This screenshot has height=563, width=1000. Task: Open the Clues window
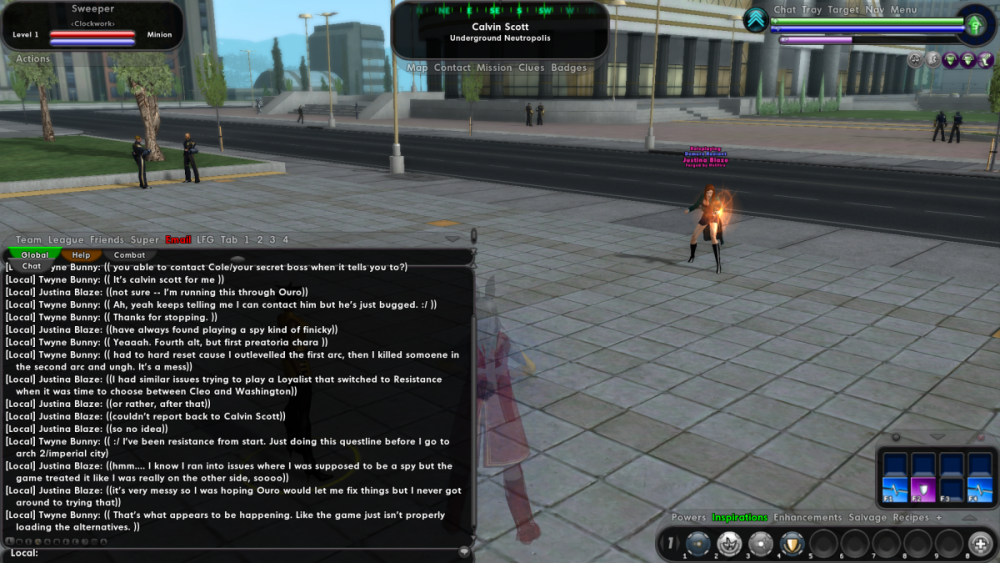point(531,68)
